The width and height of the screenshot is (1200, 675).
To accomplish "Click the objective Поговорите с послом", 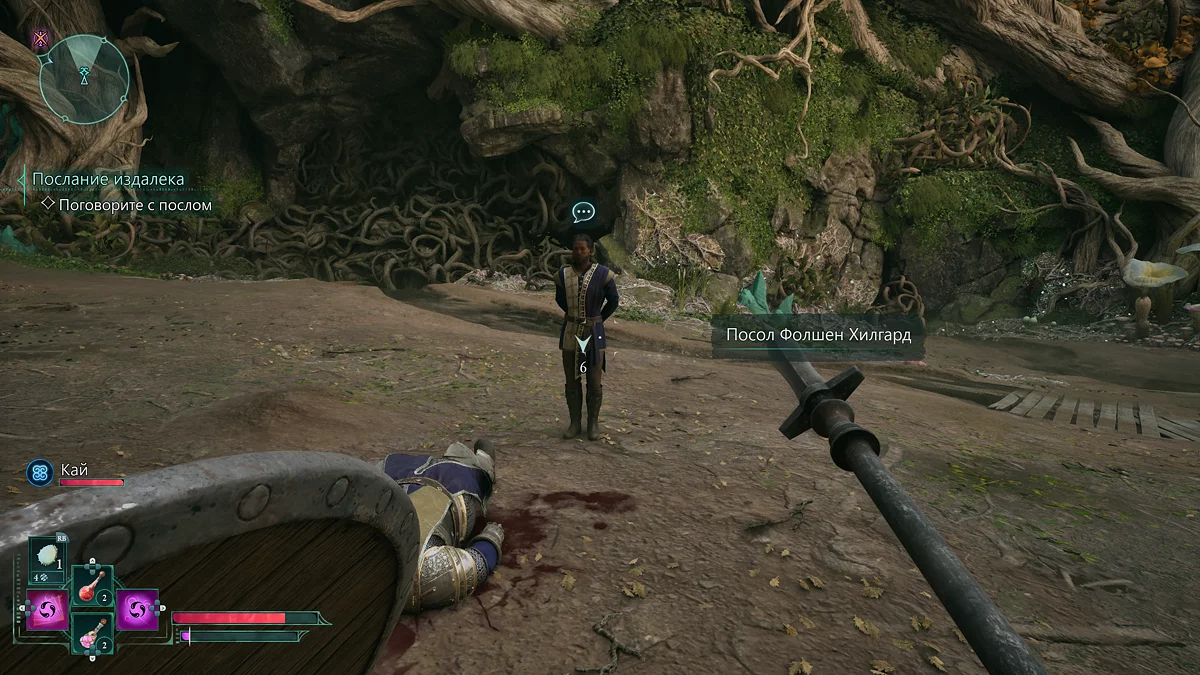I will tap(135, 205).
